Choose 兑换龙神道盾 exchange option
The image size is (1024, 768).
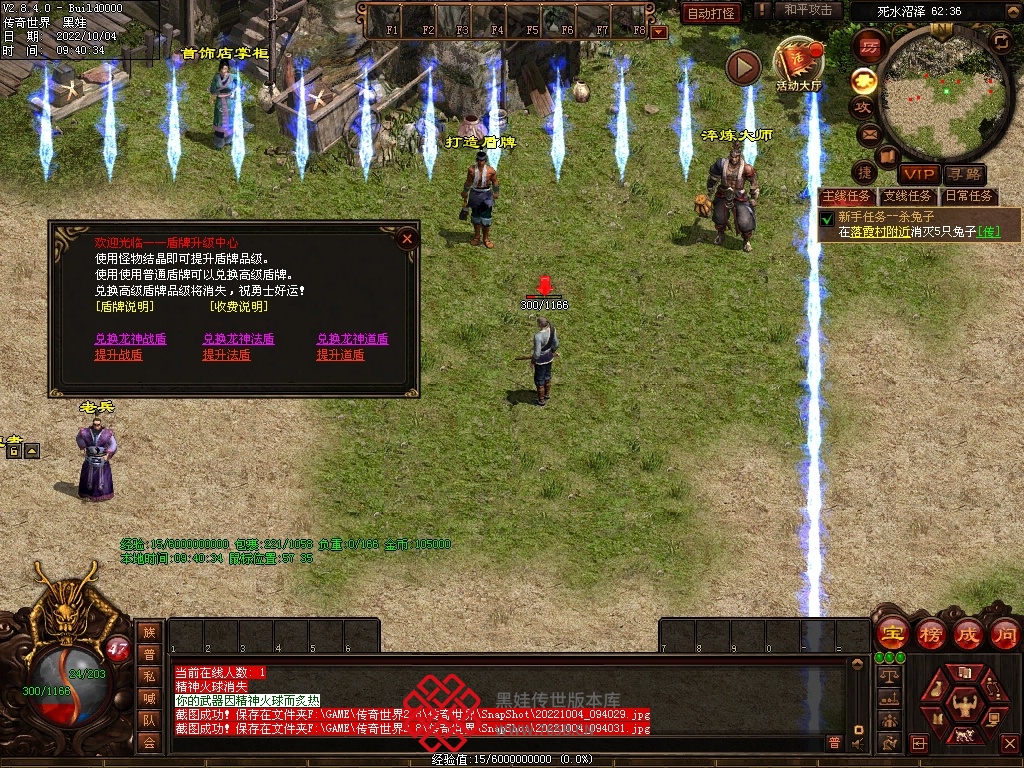point(353,339)
